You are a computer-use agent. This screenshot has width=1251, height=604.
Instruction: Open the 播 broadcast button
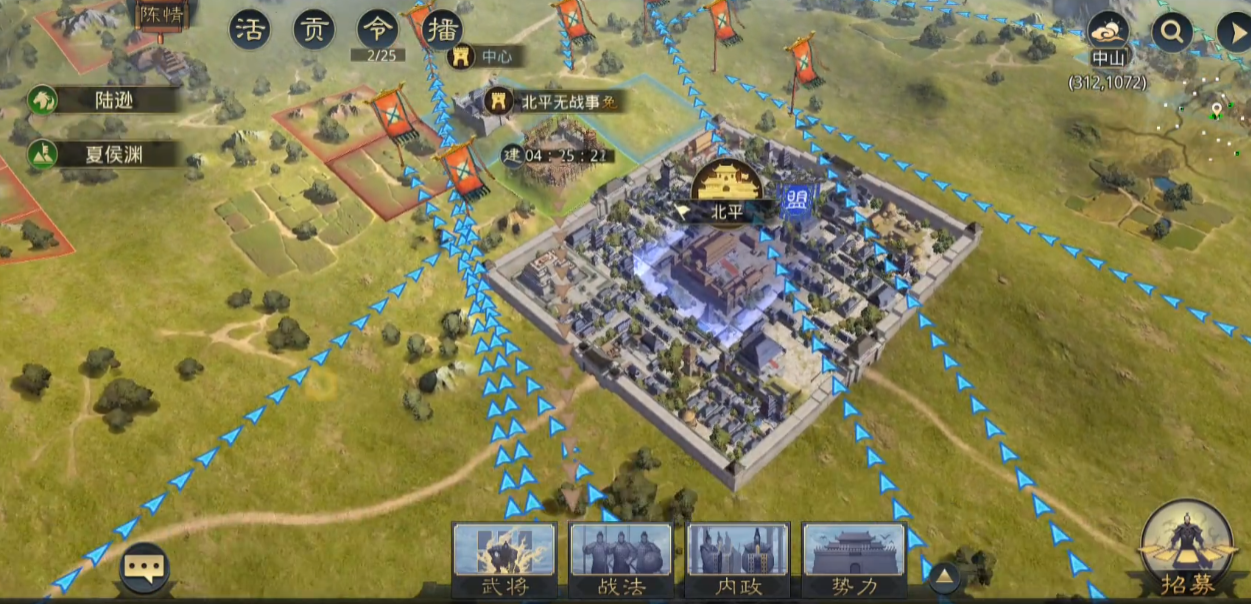(442, 30)
